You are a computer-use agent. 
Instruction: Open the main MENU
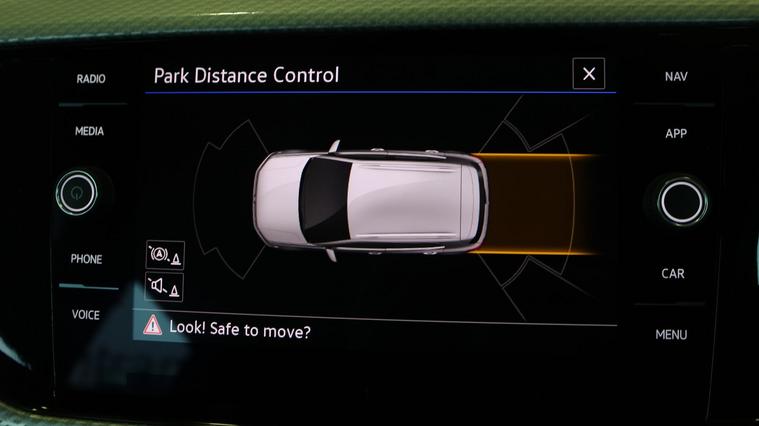pyautogui.click(x=671, y=334)
